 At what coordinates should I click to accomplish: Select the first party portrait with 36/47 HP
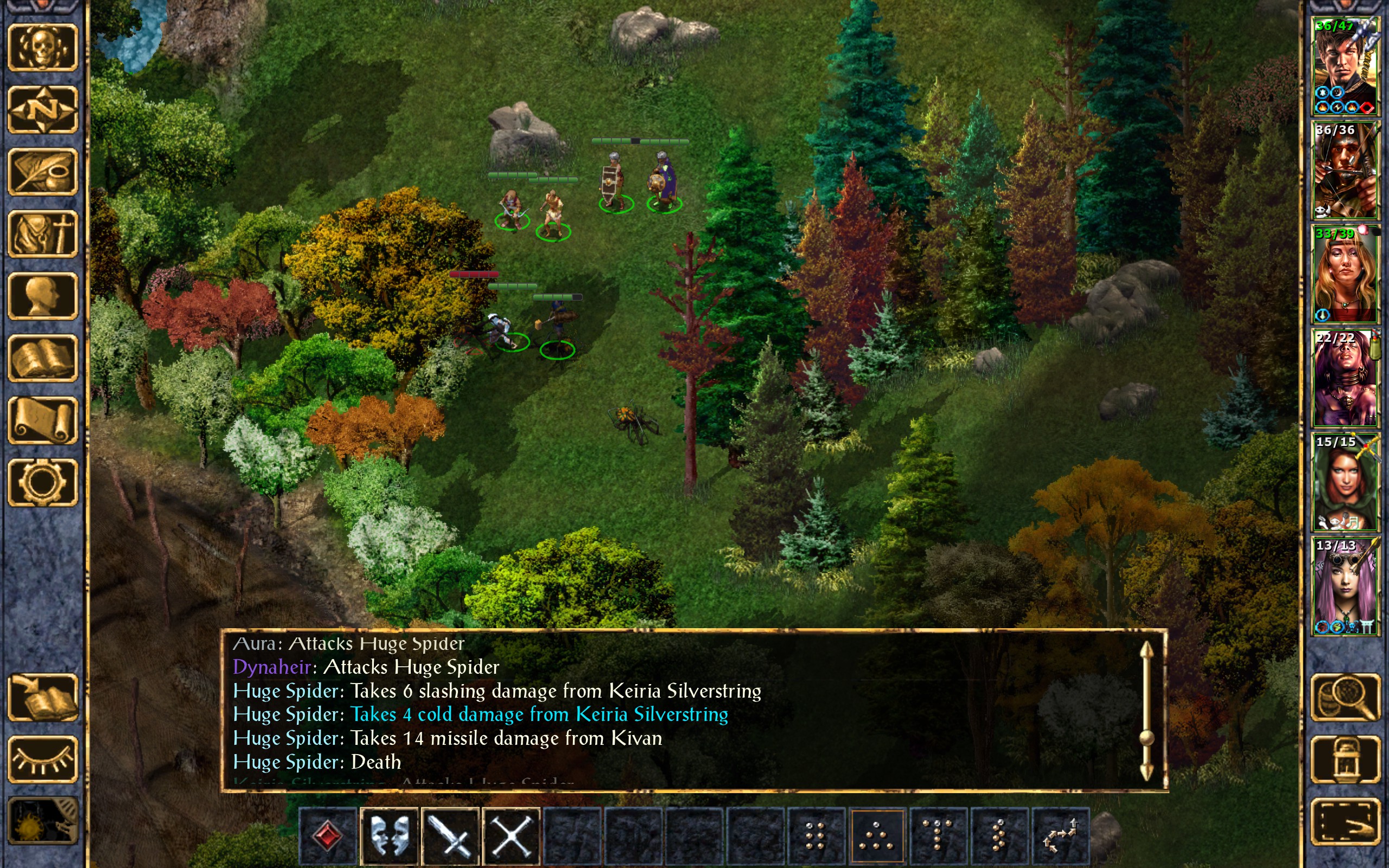1345,67
